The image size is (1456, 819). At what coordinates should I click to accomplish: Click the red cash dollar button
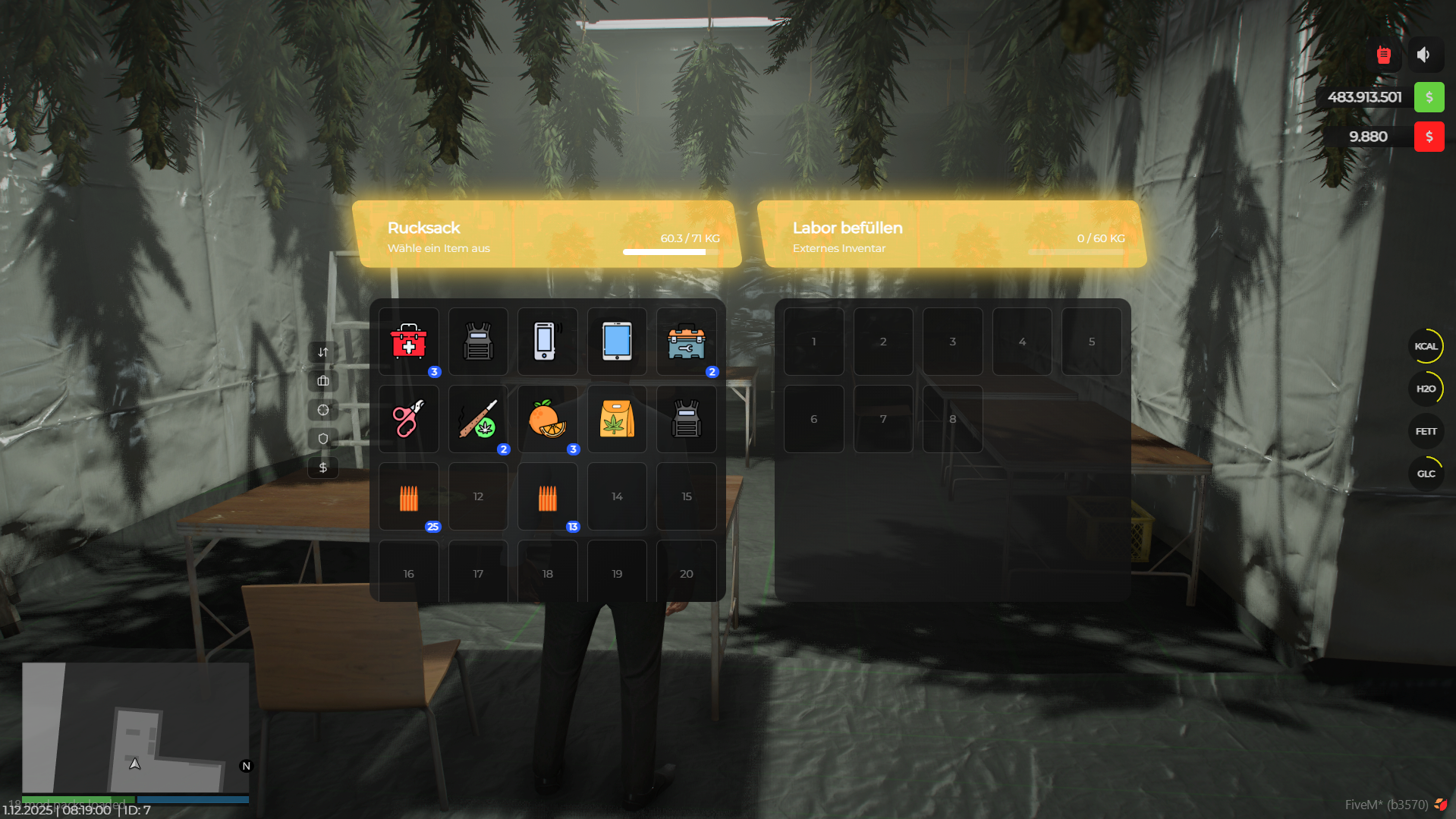(1429, 137)
